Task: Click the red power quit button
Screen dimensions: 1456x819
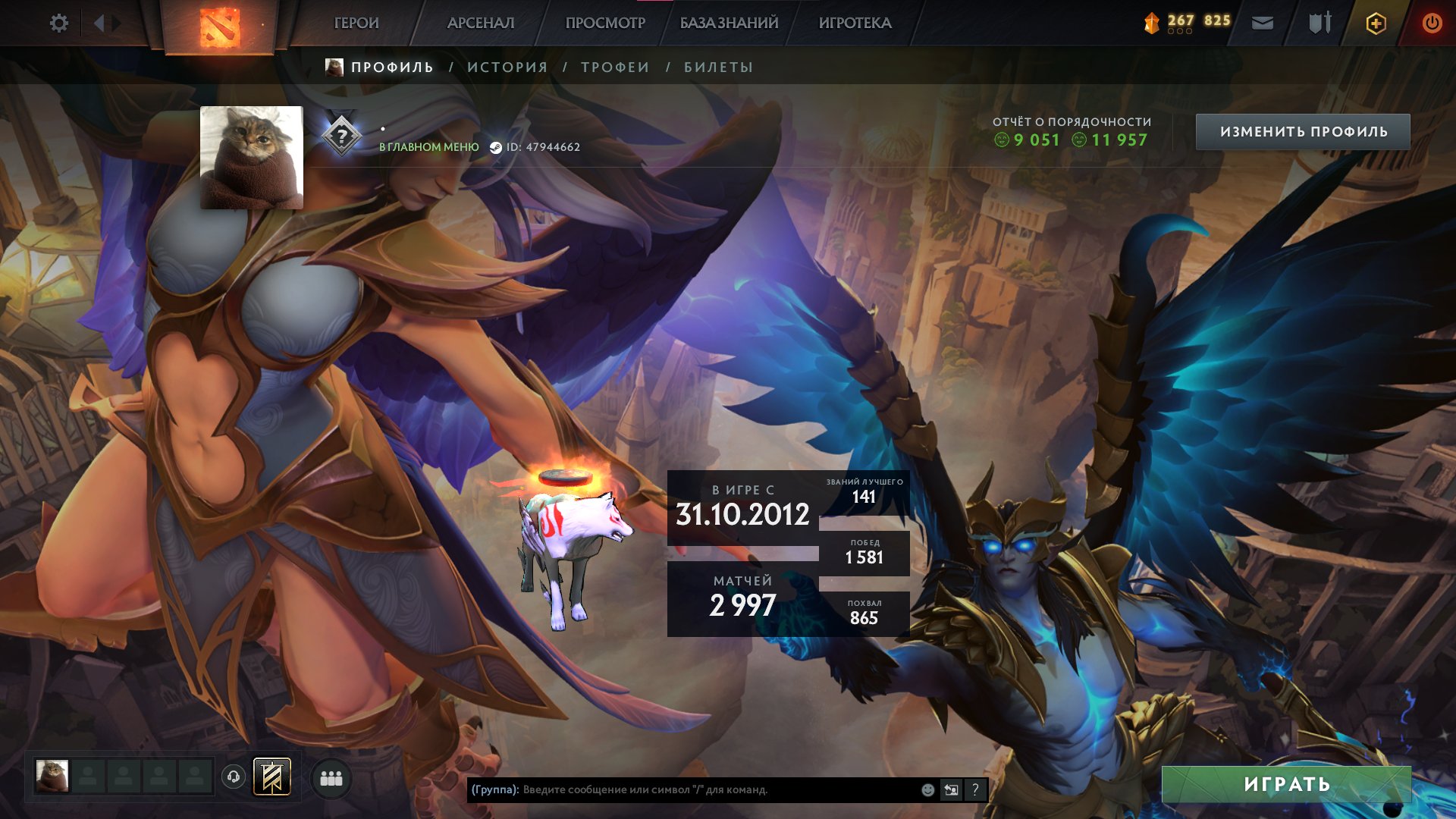Action: click(1432, 24)
